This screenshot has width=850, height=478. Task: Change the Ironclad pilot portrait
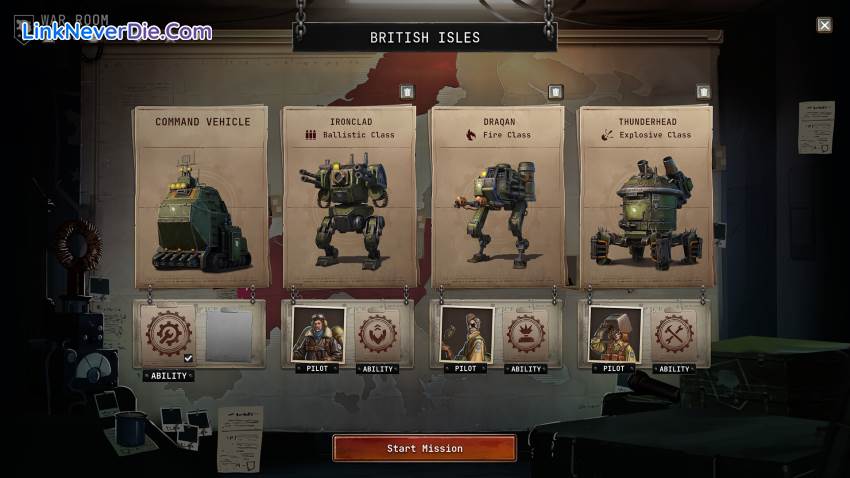point(318,334)
